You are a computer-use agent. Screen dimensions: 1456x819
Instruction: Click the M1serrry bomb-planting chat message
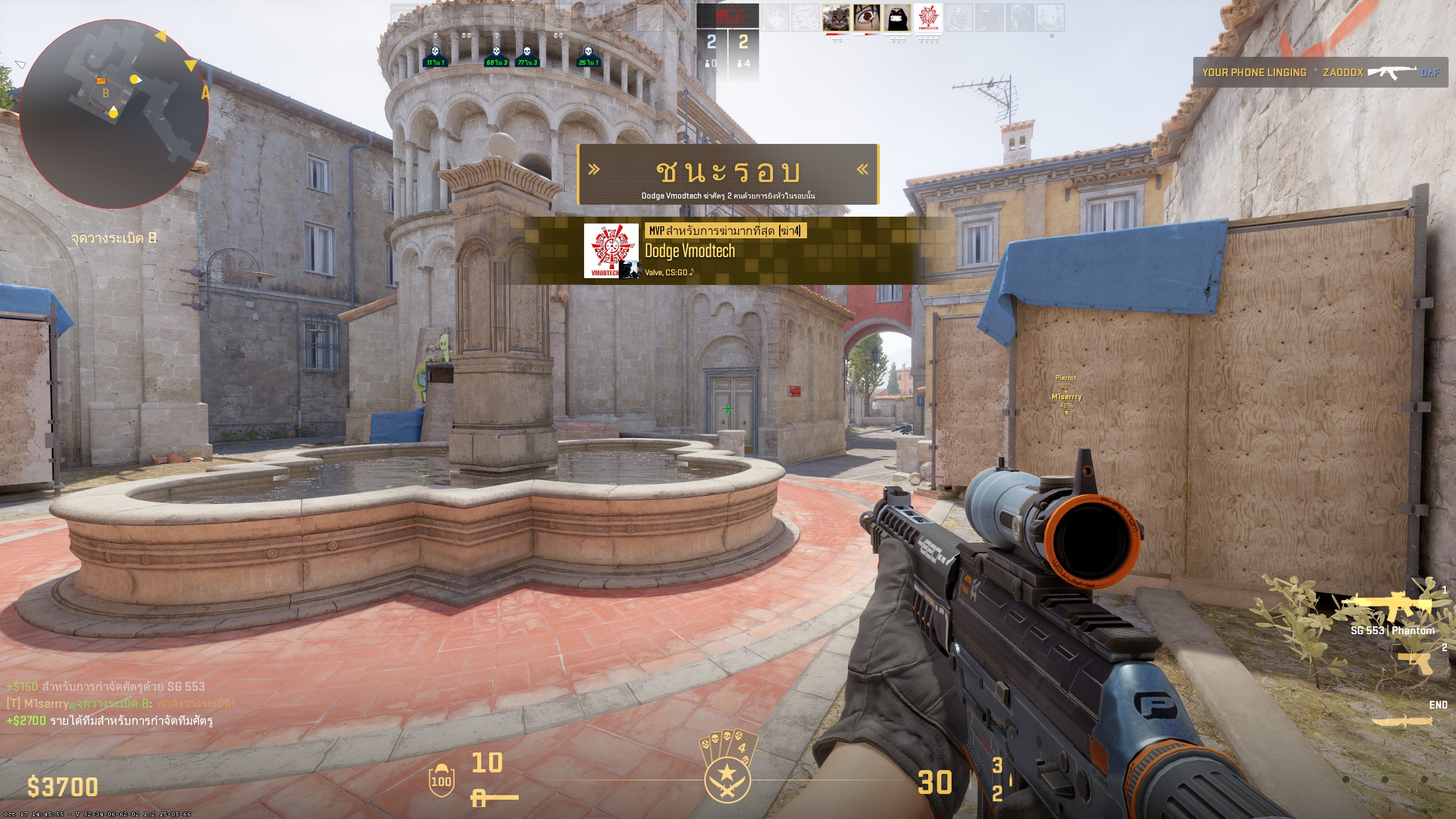click(121, 704)
